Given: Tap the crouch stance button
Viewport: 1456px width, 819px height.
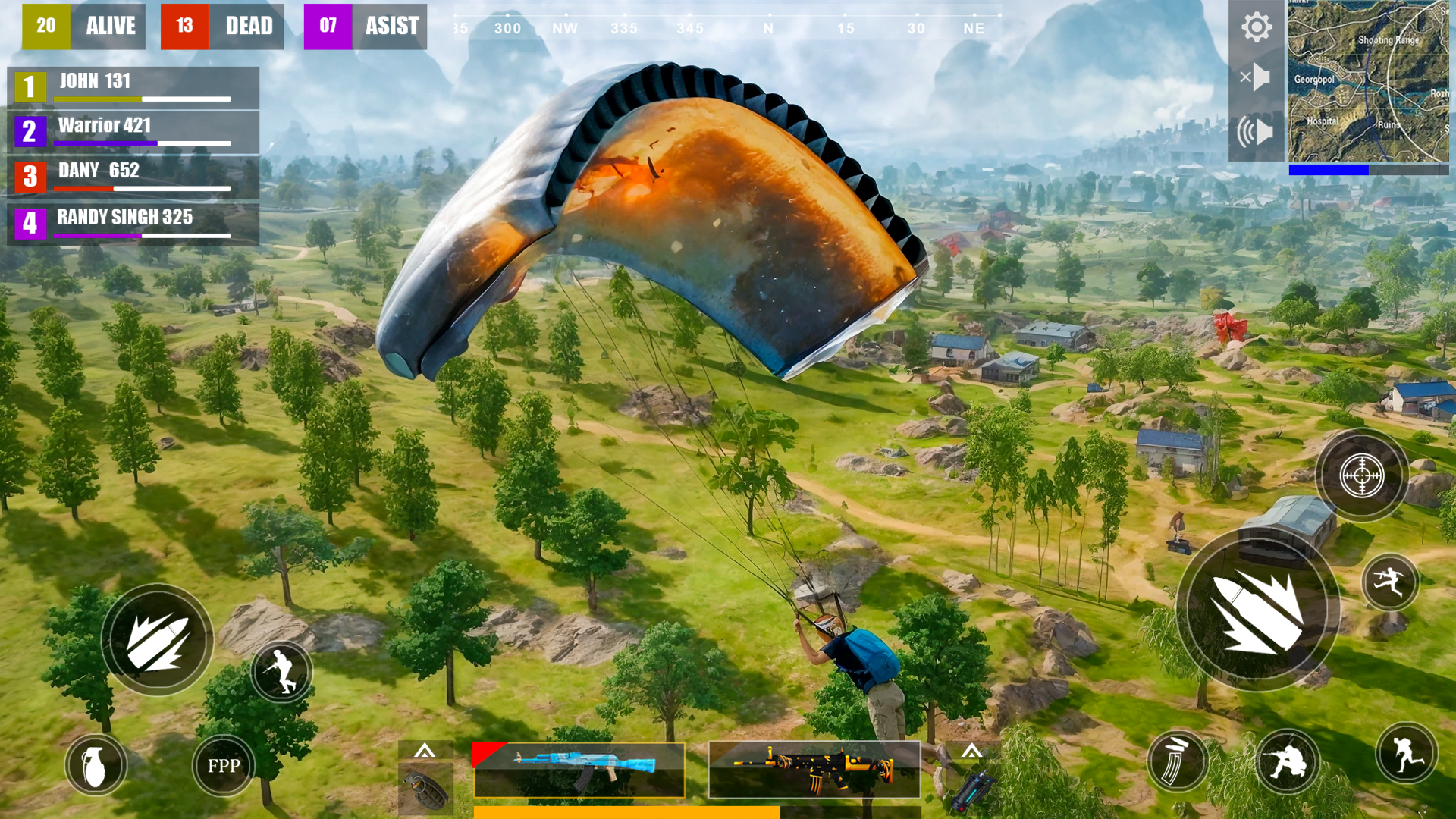Looking at the screenshot, I should click(x=1287, y=761).
